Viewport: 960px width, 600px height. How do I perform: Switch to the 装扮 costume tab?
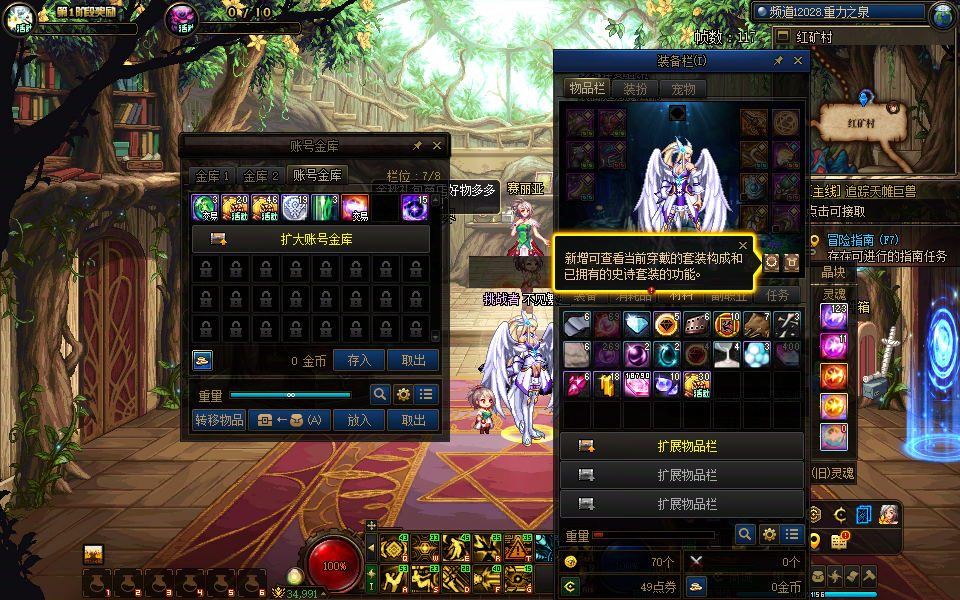pyautogui.click(x=635, y=88)
